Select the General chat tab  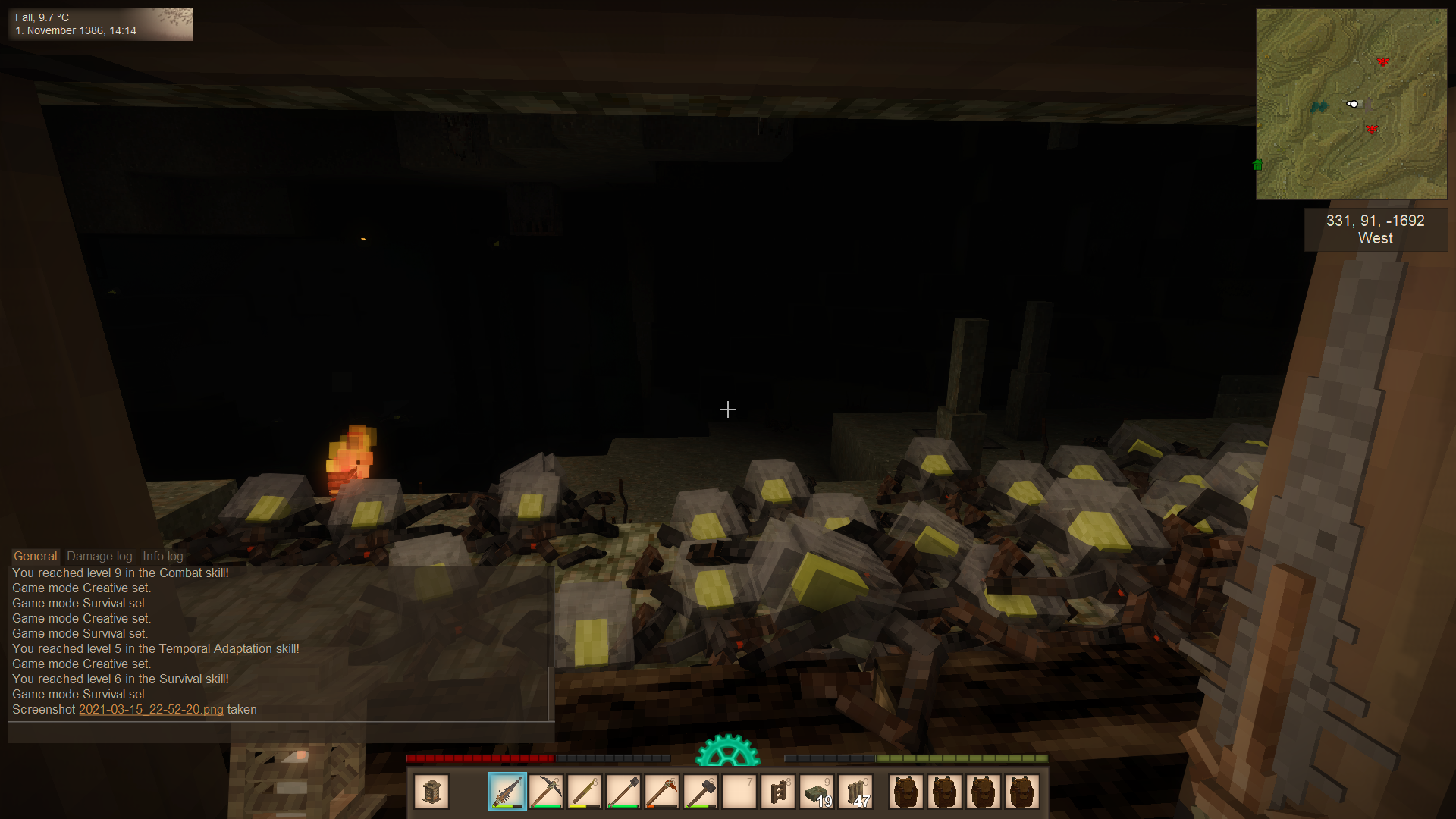(35, 556)
